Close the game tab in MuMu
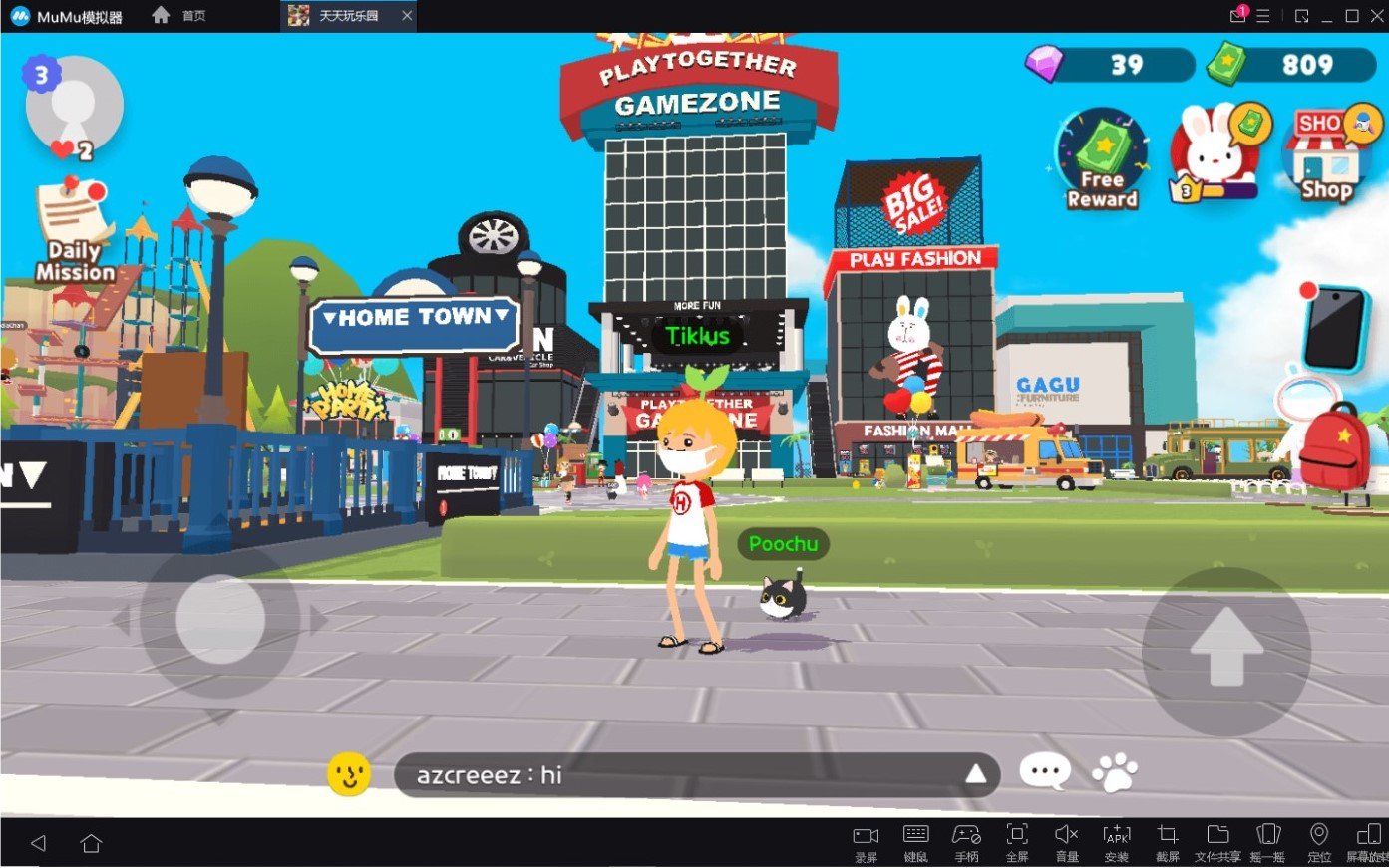1389x868 pixels. point(407,16)
